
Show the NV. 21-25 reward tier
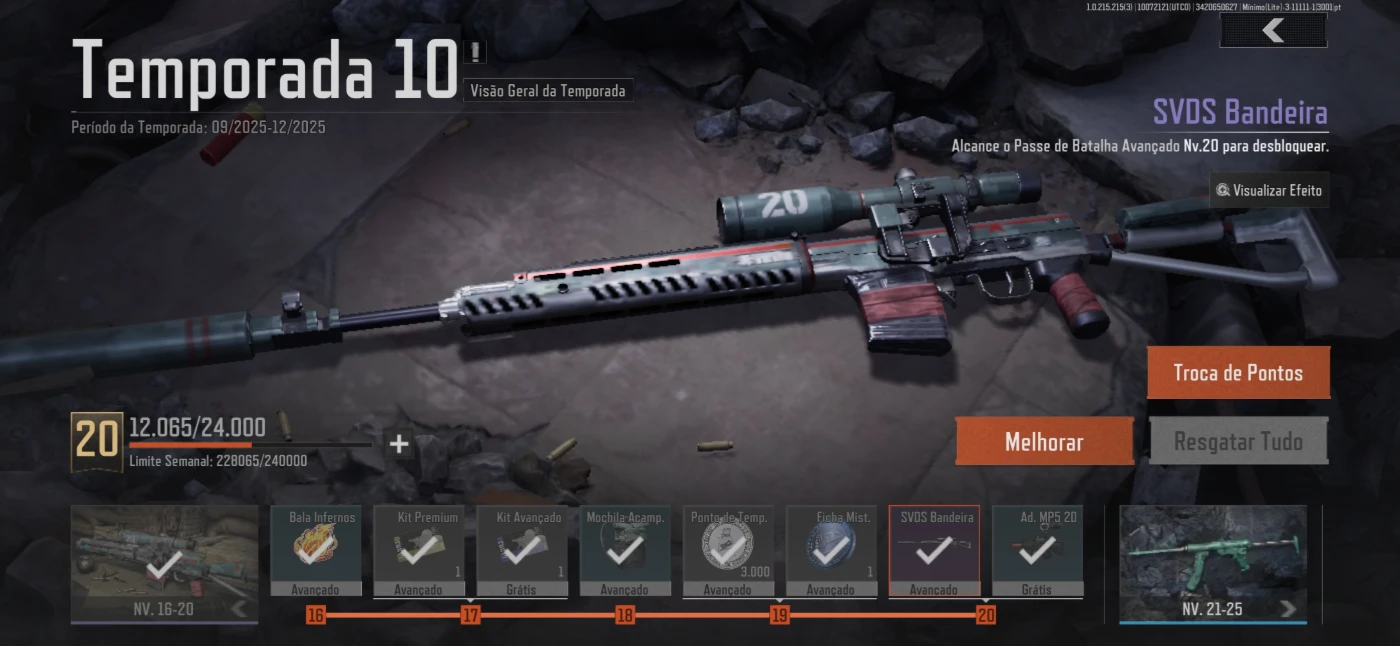(1212, 562)
